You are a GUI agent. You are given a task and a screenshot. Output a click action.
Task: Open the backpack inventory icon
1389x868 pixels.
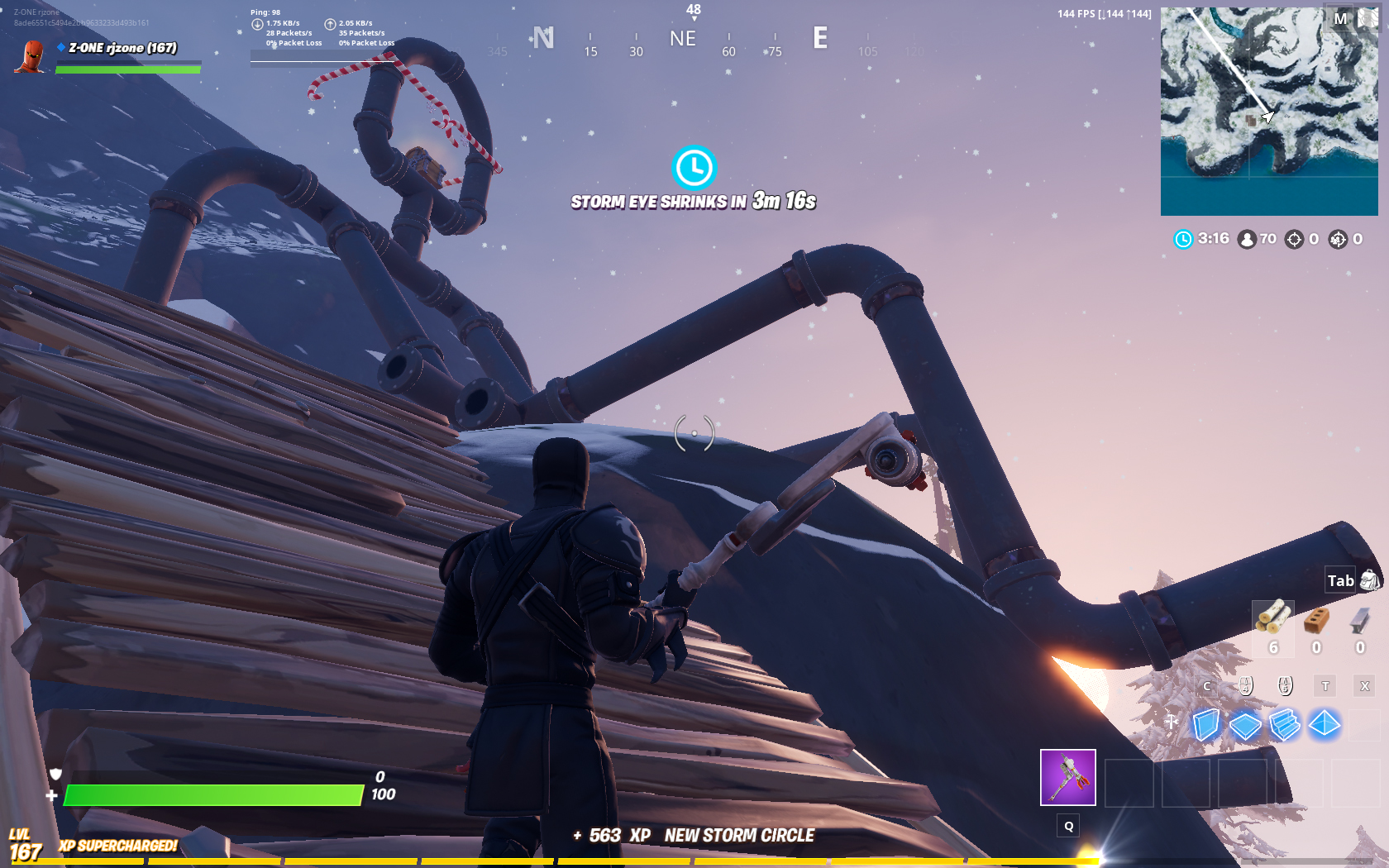point(1369,579)
